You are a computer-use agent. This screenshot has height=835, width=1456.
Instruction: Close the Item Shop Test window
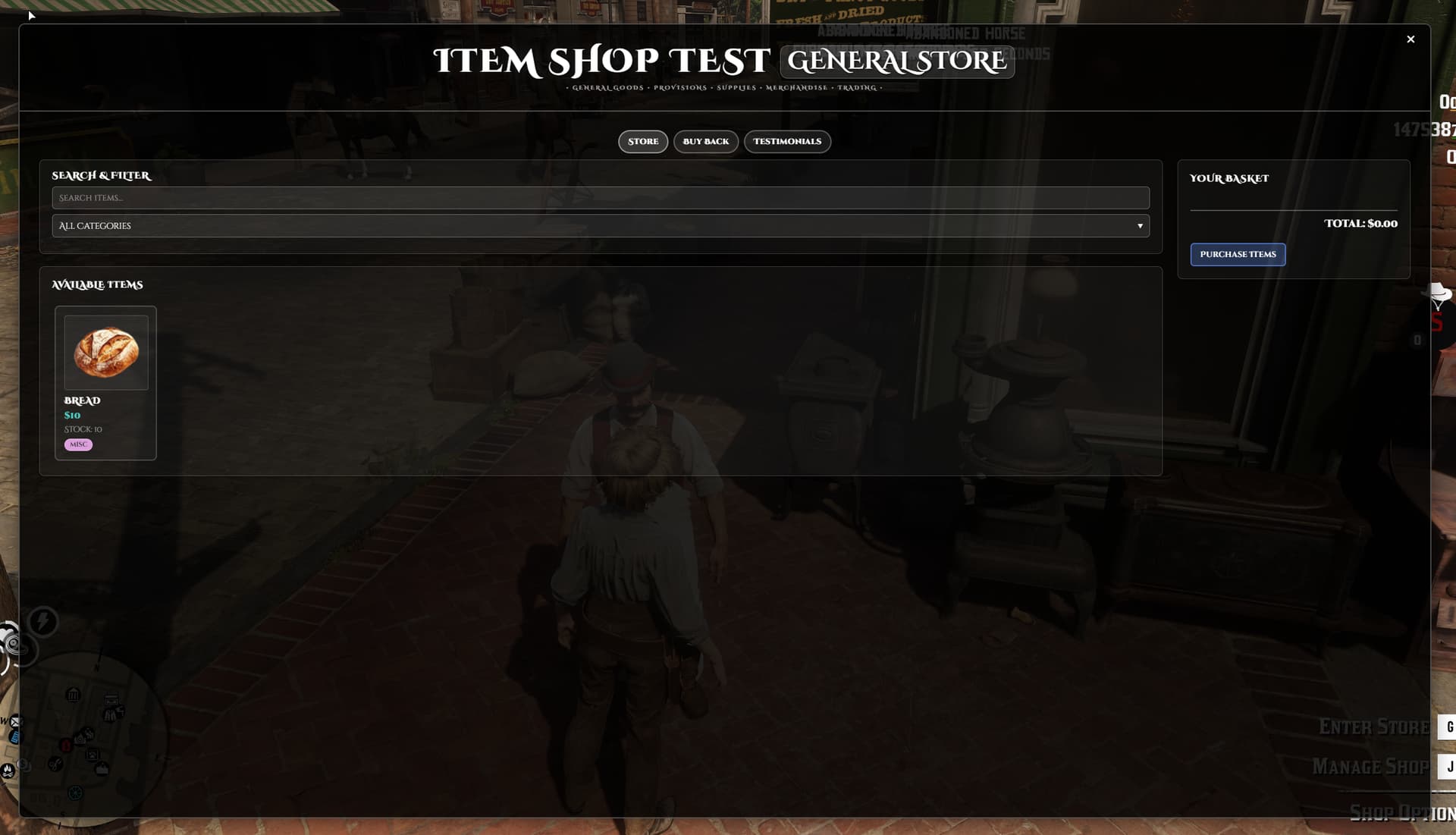click(1410, 39)
